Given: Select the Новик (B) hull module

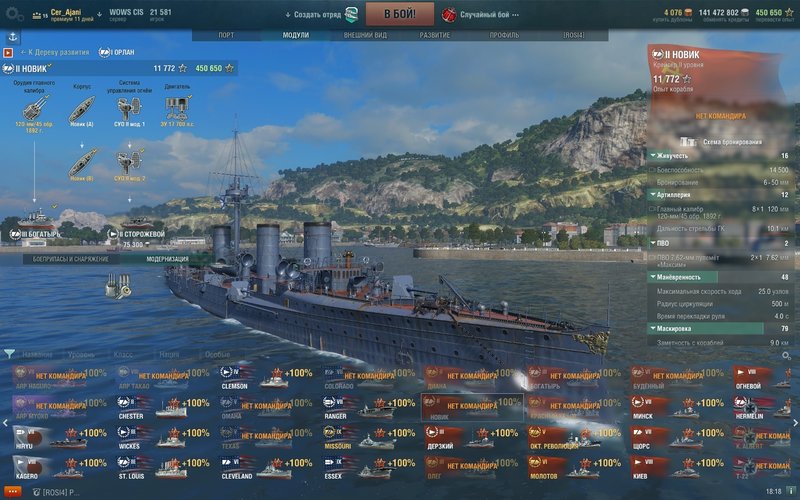Looking at the screenshot, I should pyautogui.click(x=83, y=160).
